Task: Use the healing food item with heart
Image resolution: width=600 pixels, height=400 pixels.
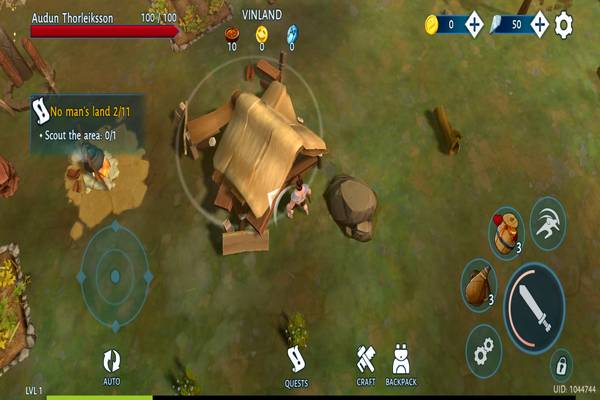Action: coord(506,232)
